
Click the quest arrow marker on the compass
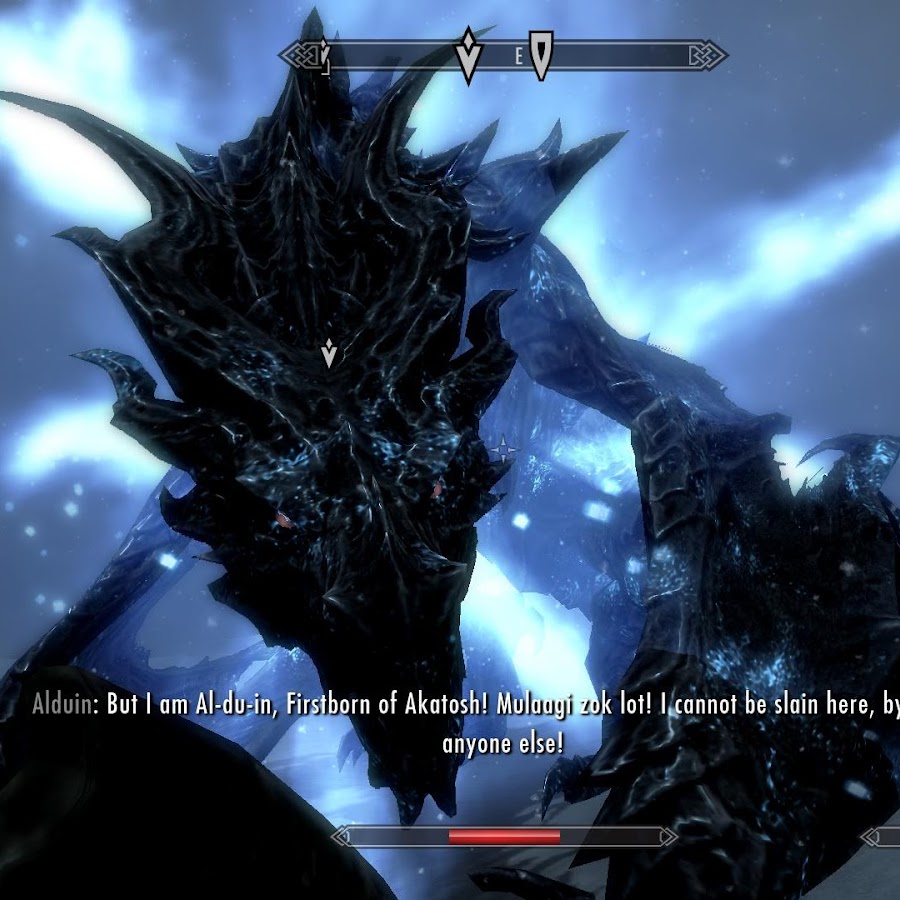467,54
